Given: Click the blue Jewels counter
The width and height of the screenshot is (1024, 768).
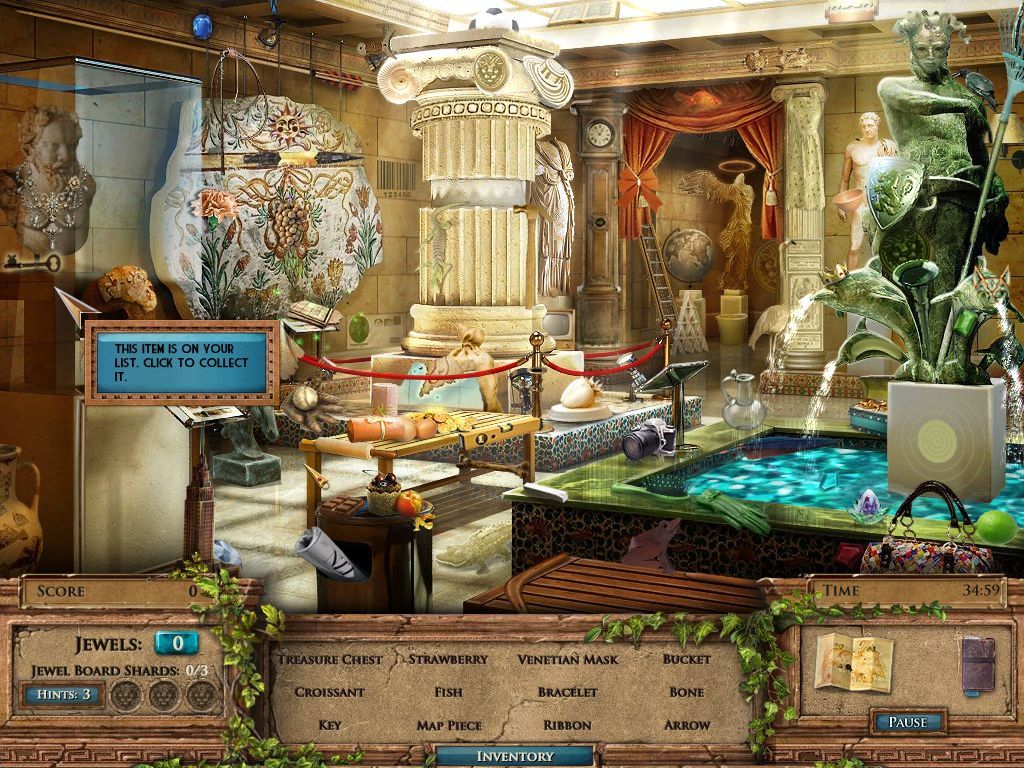Looking at the screenshot, I should 177,643.
